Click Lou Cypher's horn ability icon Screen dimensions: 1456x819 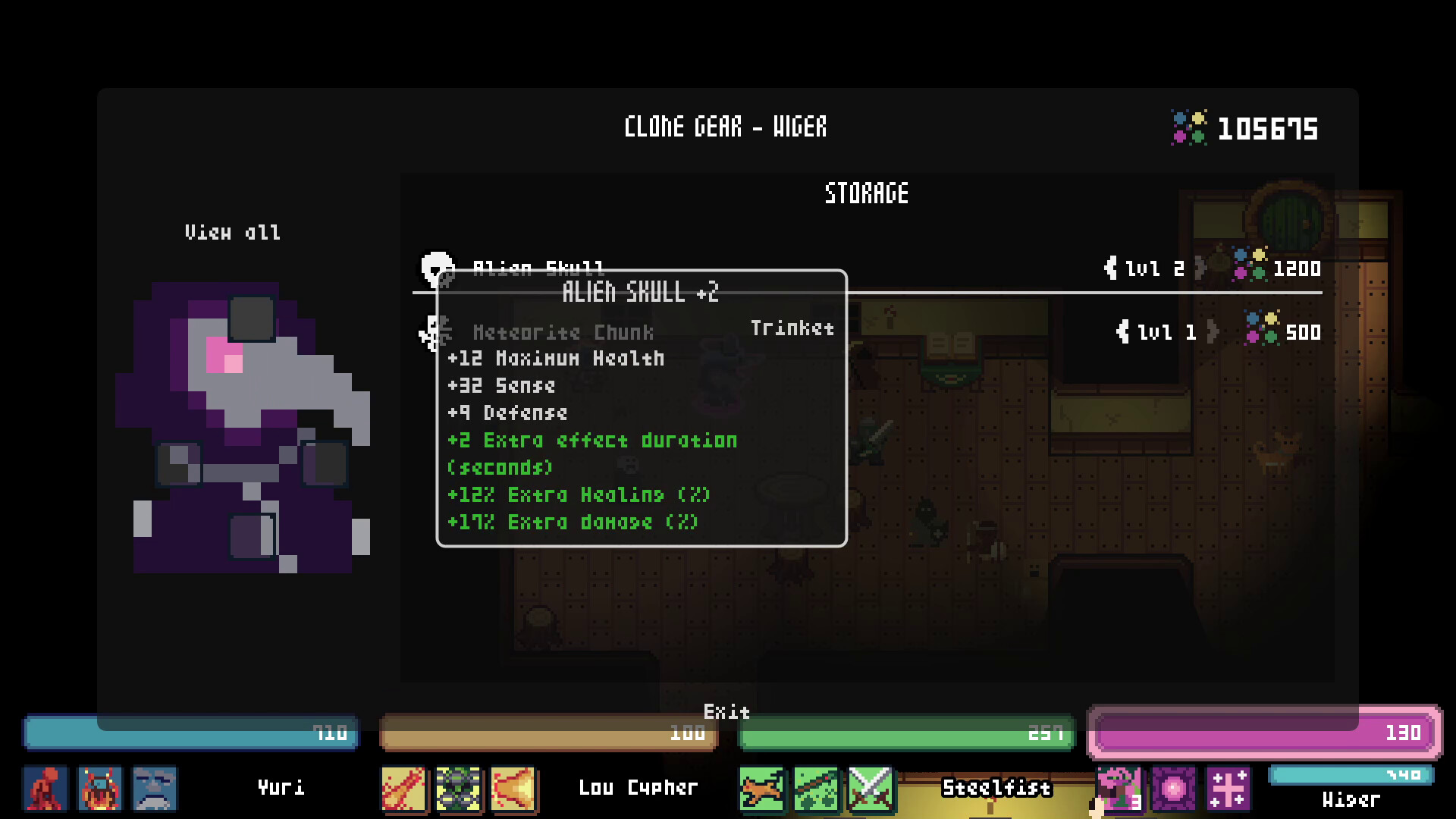(x=513, y=790)
